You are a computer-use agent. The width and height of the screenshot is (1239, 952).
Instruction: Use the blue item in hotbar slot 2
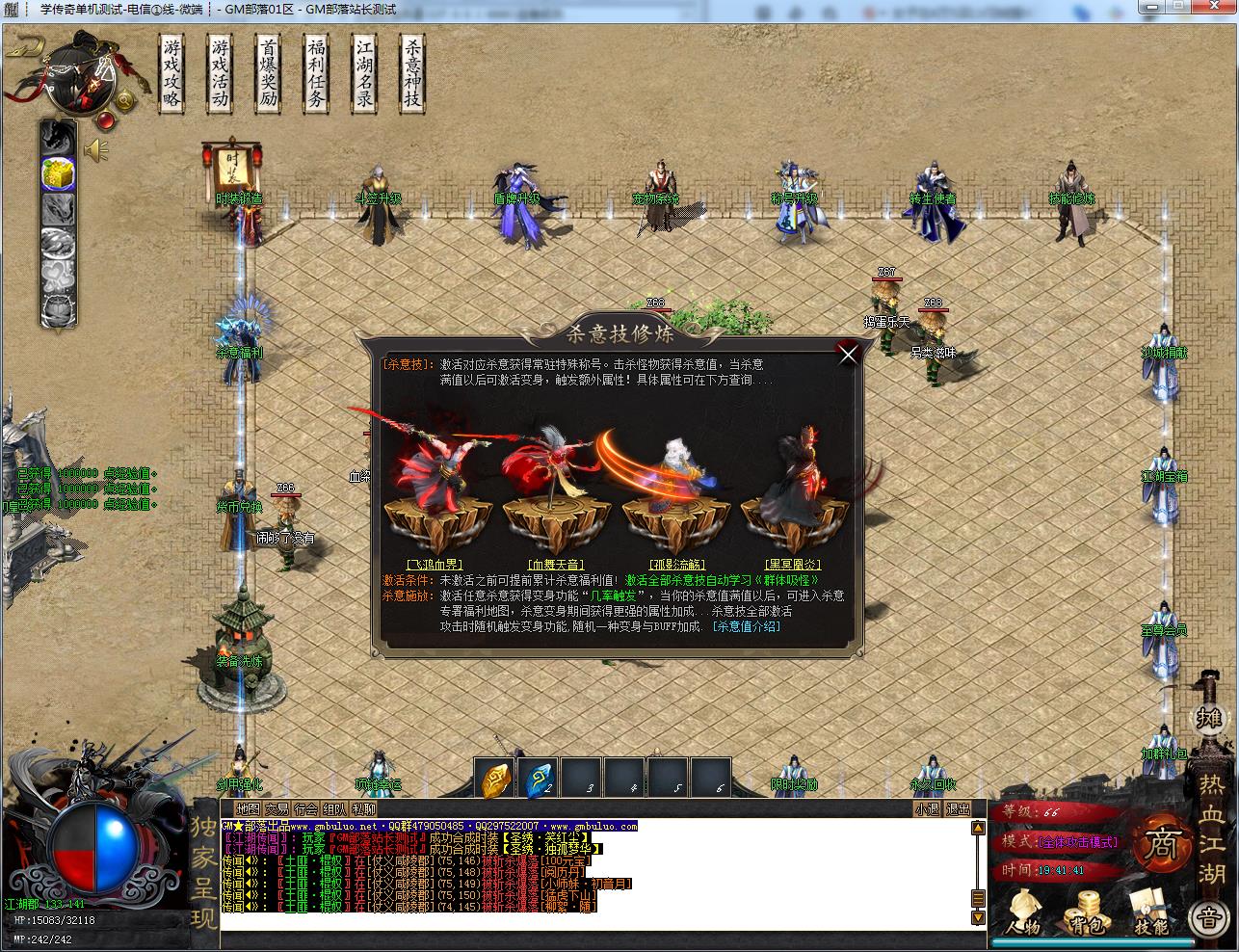click(537, 778)
